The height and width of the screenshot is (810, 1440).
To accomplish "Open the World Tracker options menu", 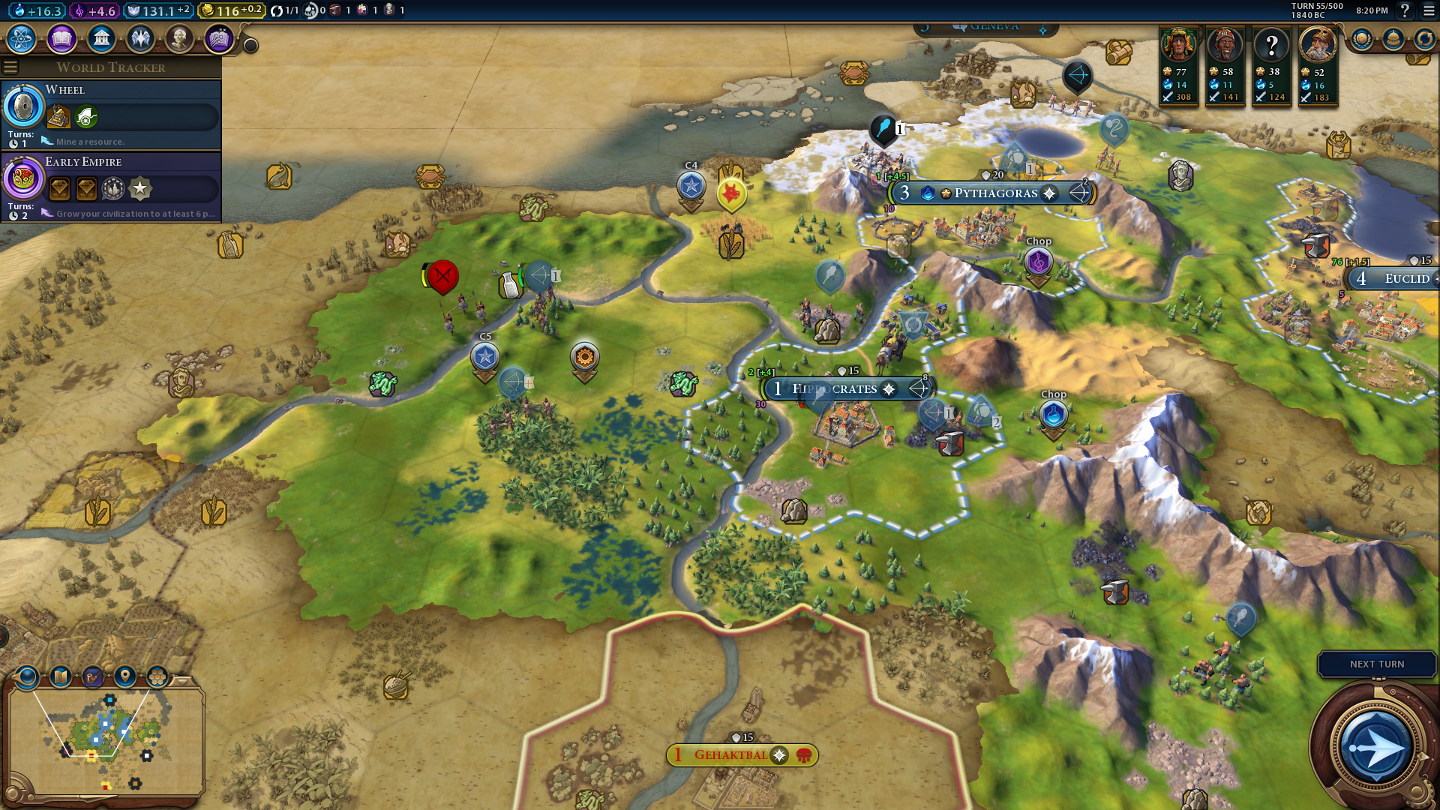I will tap(11, 67).
